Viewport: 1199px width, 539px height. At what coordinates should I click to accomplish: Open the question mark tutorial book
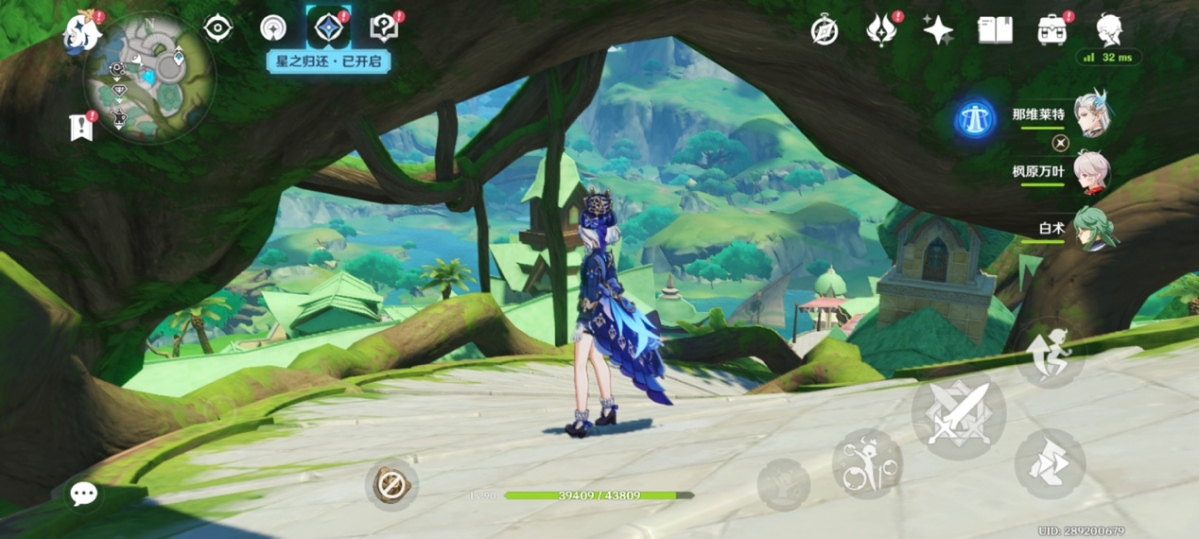(384, 28)
